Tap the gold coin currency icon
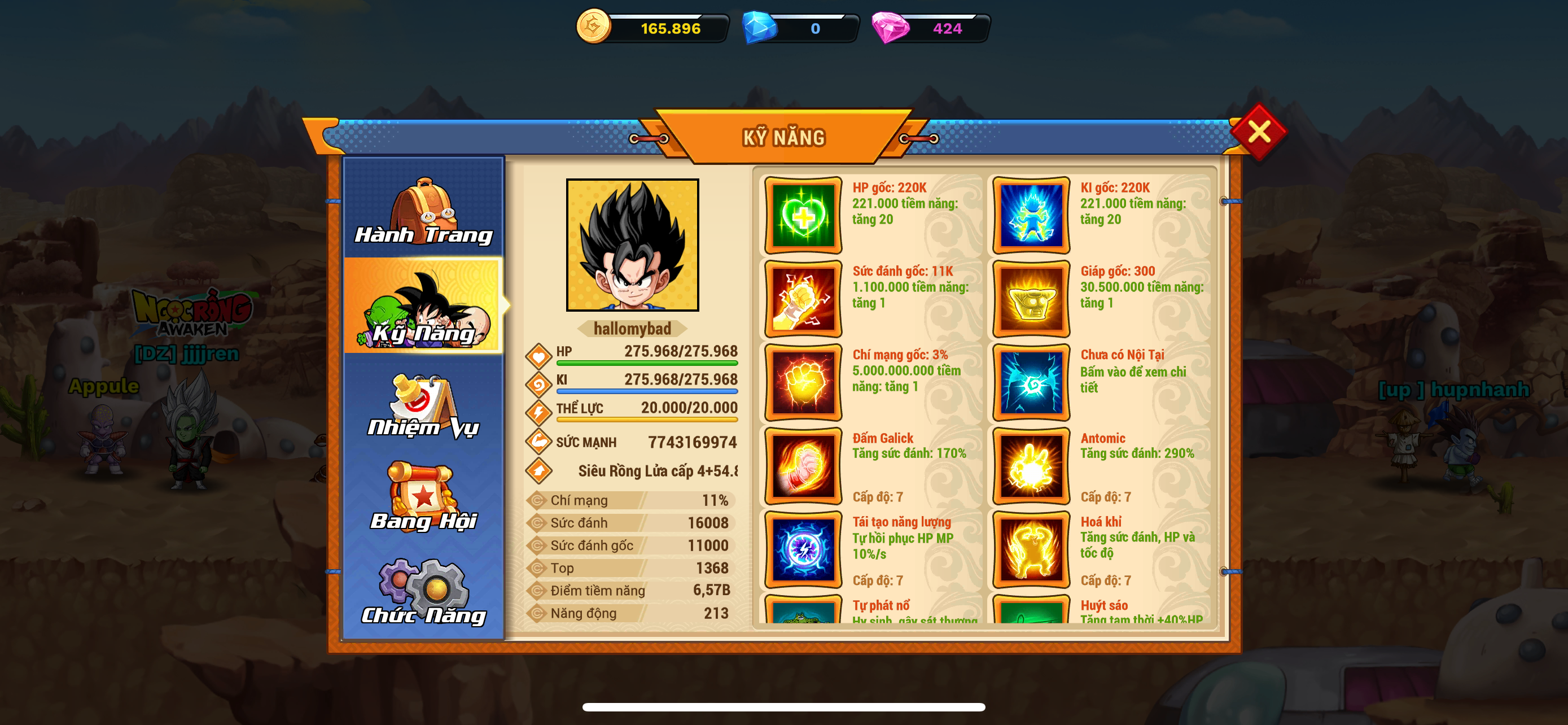The width and height of the screenshot is (1568, 725). click(593, 27)
